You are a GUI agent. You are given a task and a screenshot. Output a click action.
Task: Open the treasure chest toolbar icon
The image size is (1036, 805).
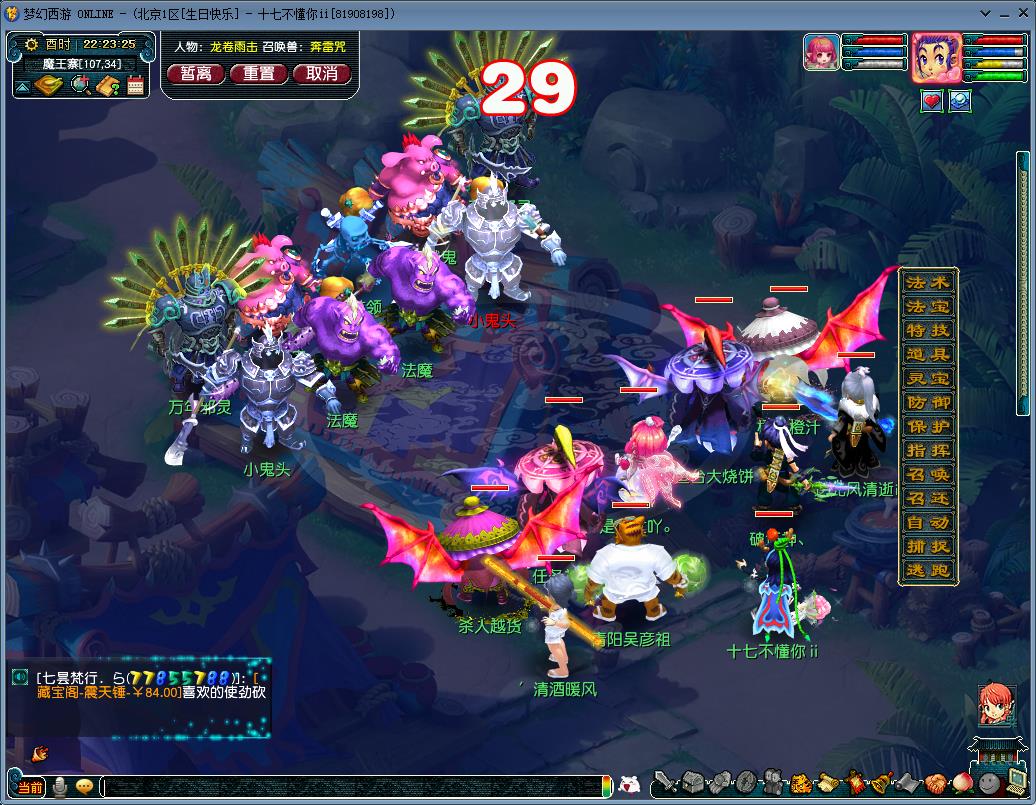693,783
